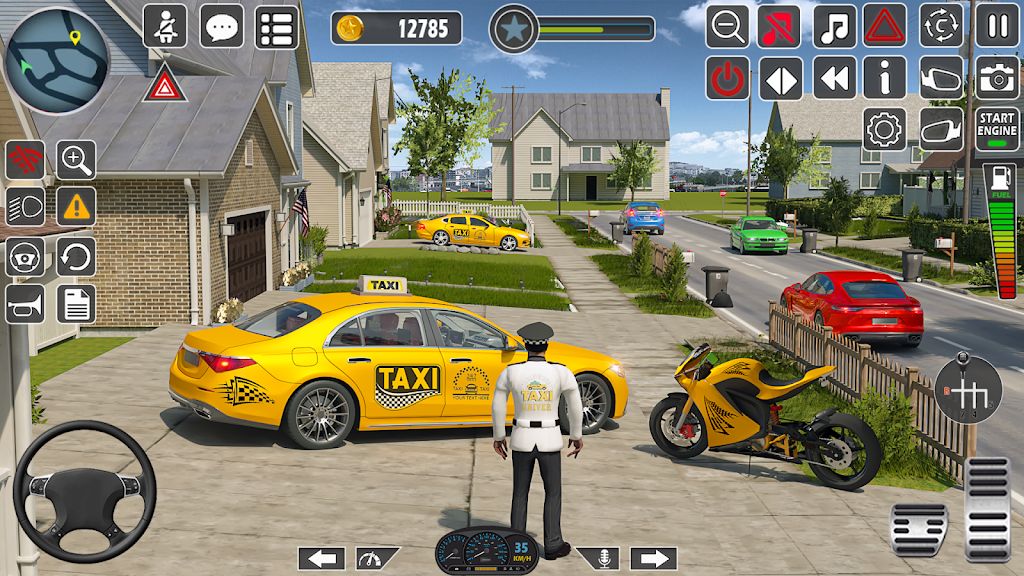
Task: Turn on the yellow hazard warning button
Action: tap(76, 206)
